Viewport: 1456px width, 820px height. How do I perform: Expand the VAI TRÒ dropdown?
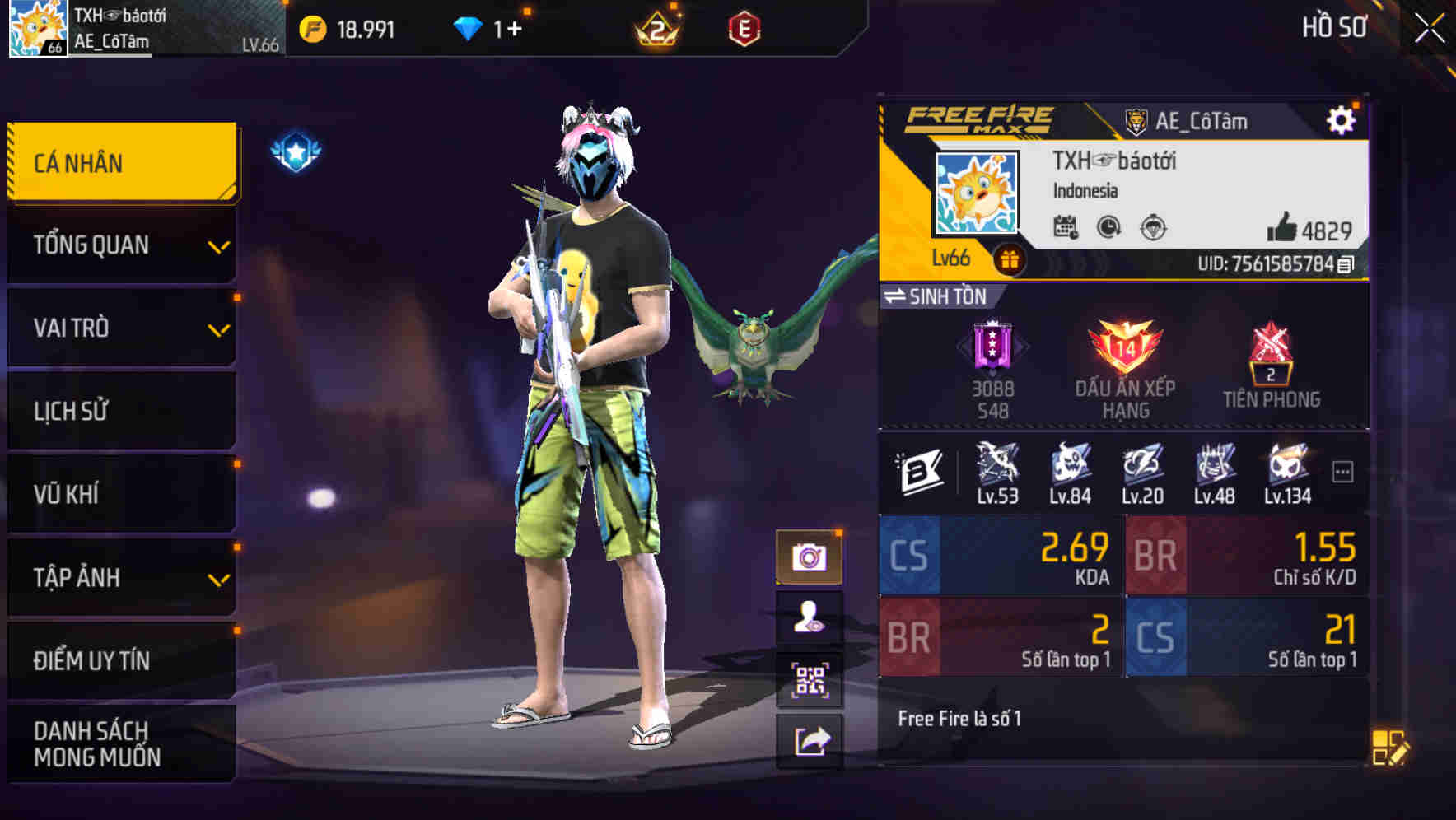coord(218,328)
